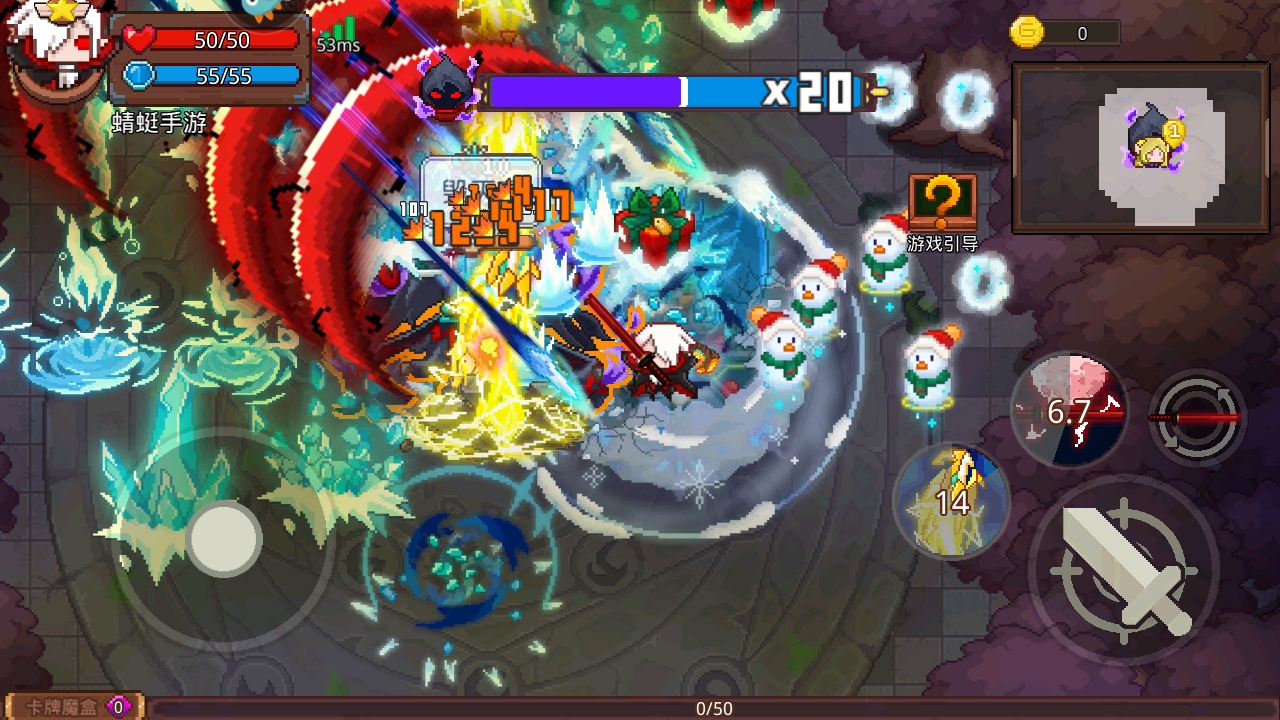Open the 卡牌魔盒 card box
The height and width of the screenshot is (720, 1280).
(72, 707)
